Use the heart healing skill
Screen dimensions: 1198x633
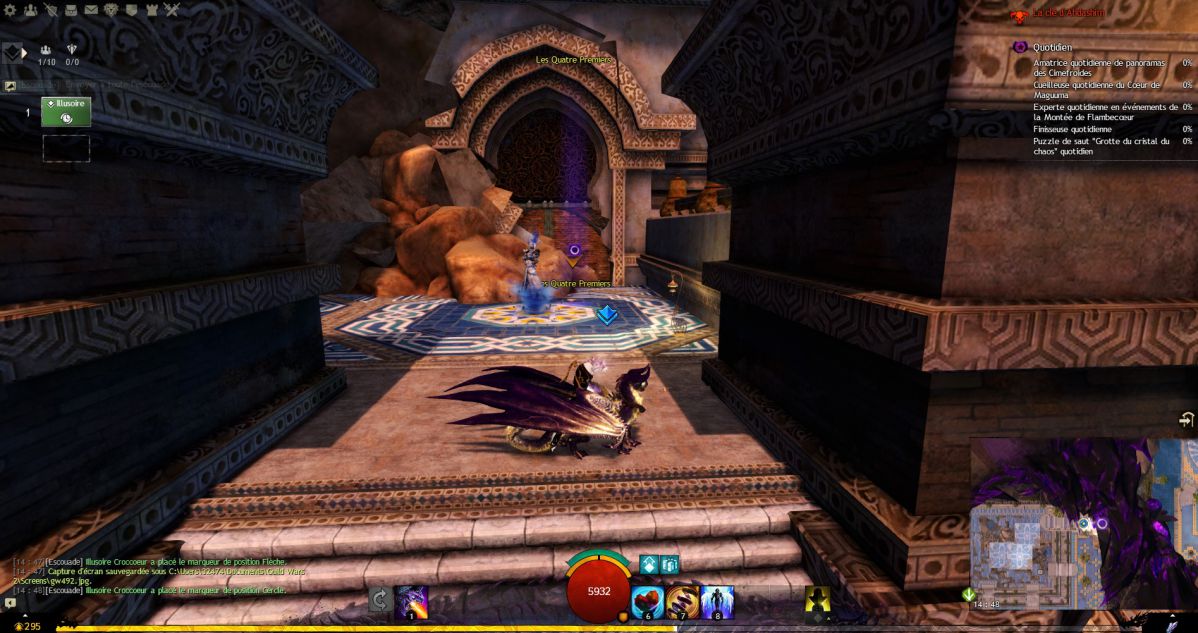tap(647, 601)
